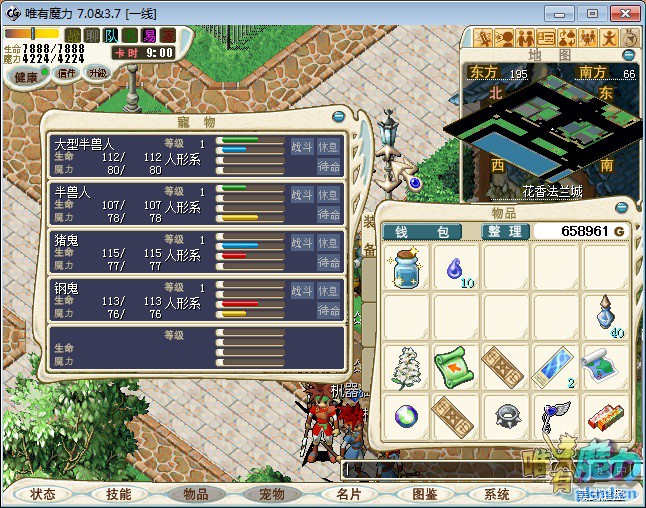Toggle the 物品 items menu button
646x508 pixels.
point(195,494)
